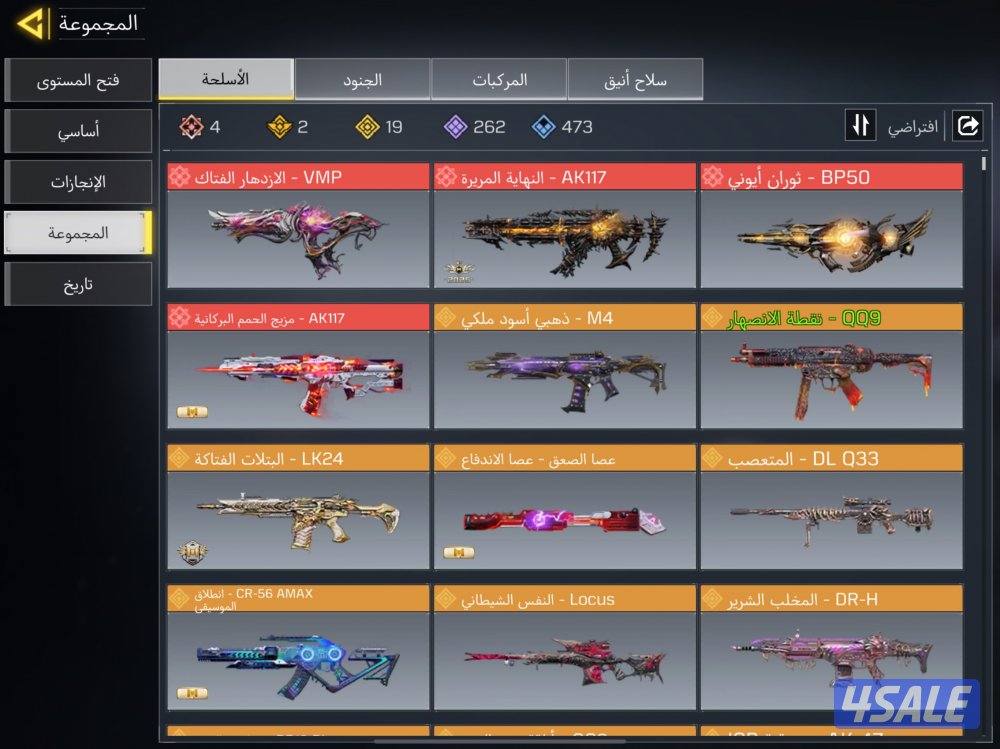This screenshot has height=749, width=1000.
Task: Open the تاريخ menu entry
Action: (x=78, y=284)
